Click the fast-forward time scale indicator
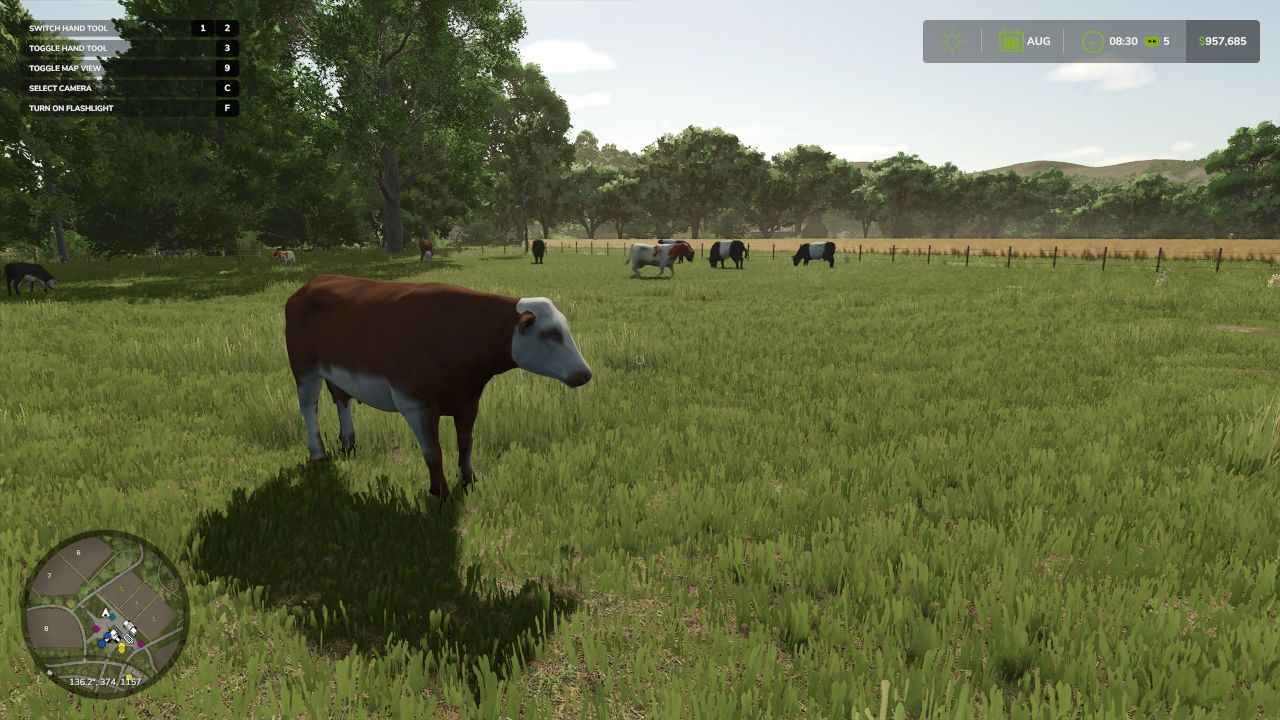Image resolution: width=1280 pixels, height=720 pixels. 1151,41
